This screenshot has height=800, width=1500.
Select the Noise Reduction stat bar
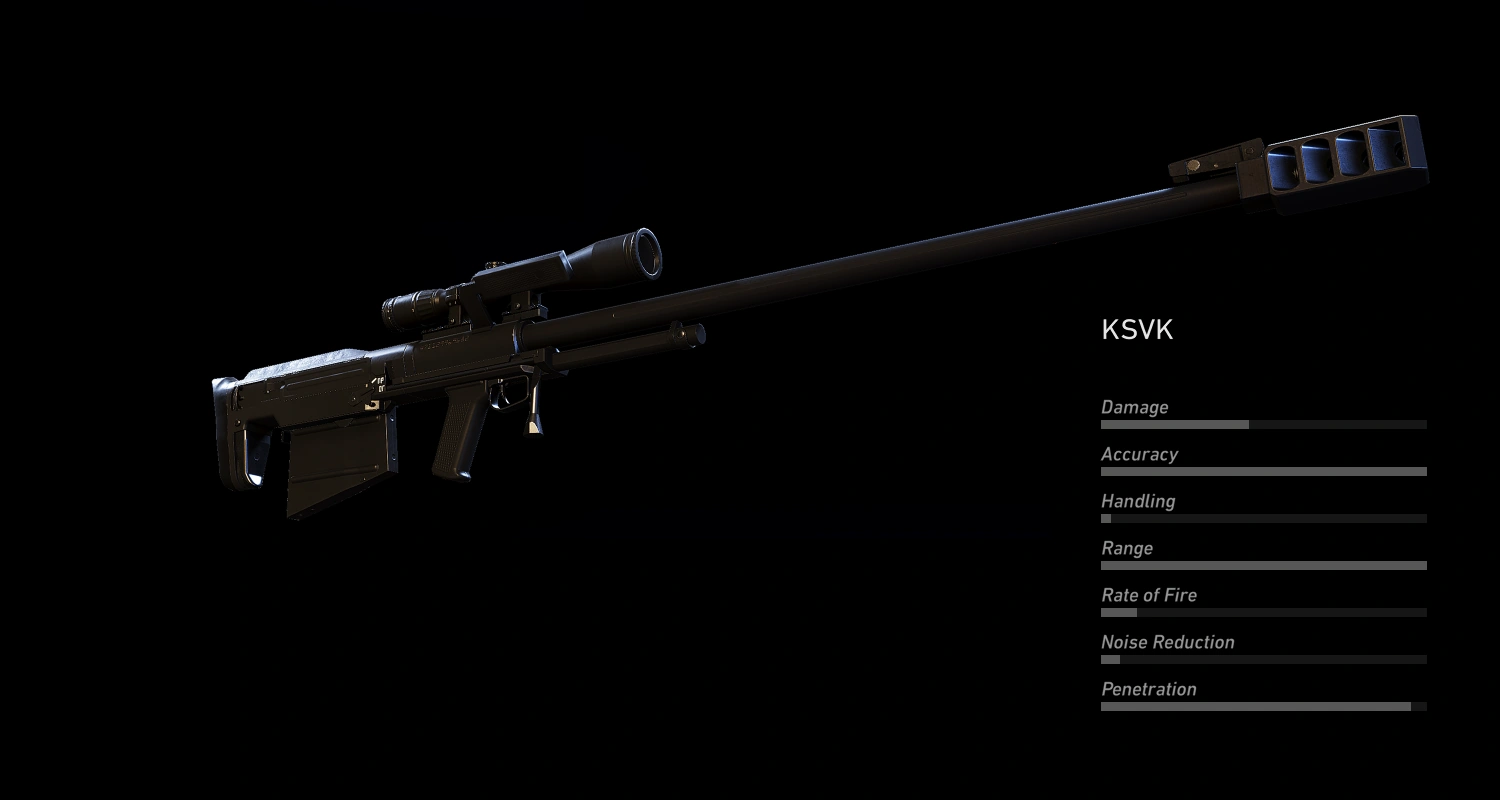1262,659
